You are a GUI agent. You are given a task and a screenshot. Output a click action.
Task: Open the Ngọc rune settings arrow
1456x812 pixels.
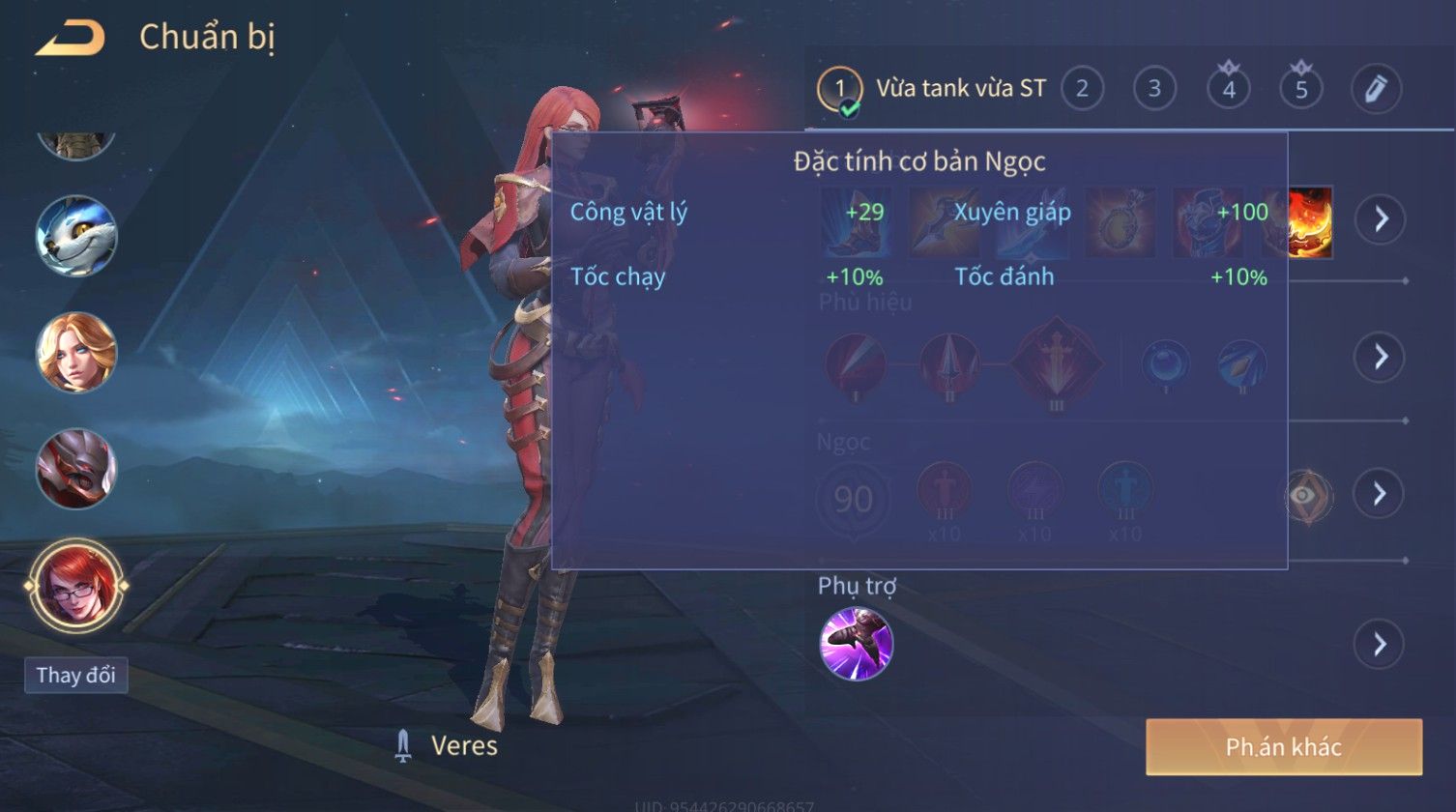(x=1380, y=494)
